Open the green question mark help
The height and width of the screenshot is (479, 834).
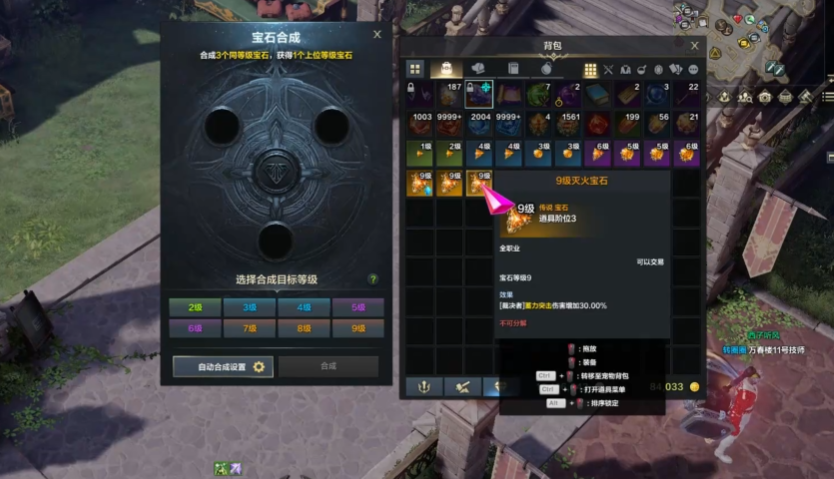coord(373,279)
